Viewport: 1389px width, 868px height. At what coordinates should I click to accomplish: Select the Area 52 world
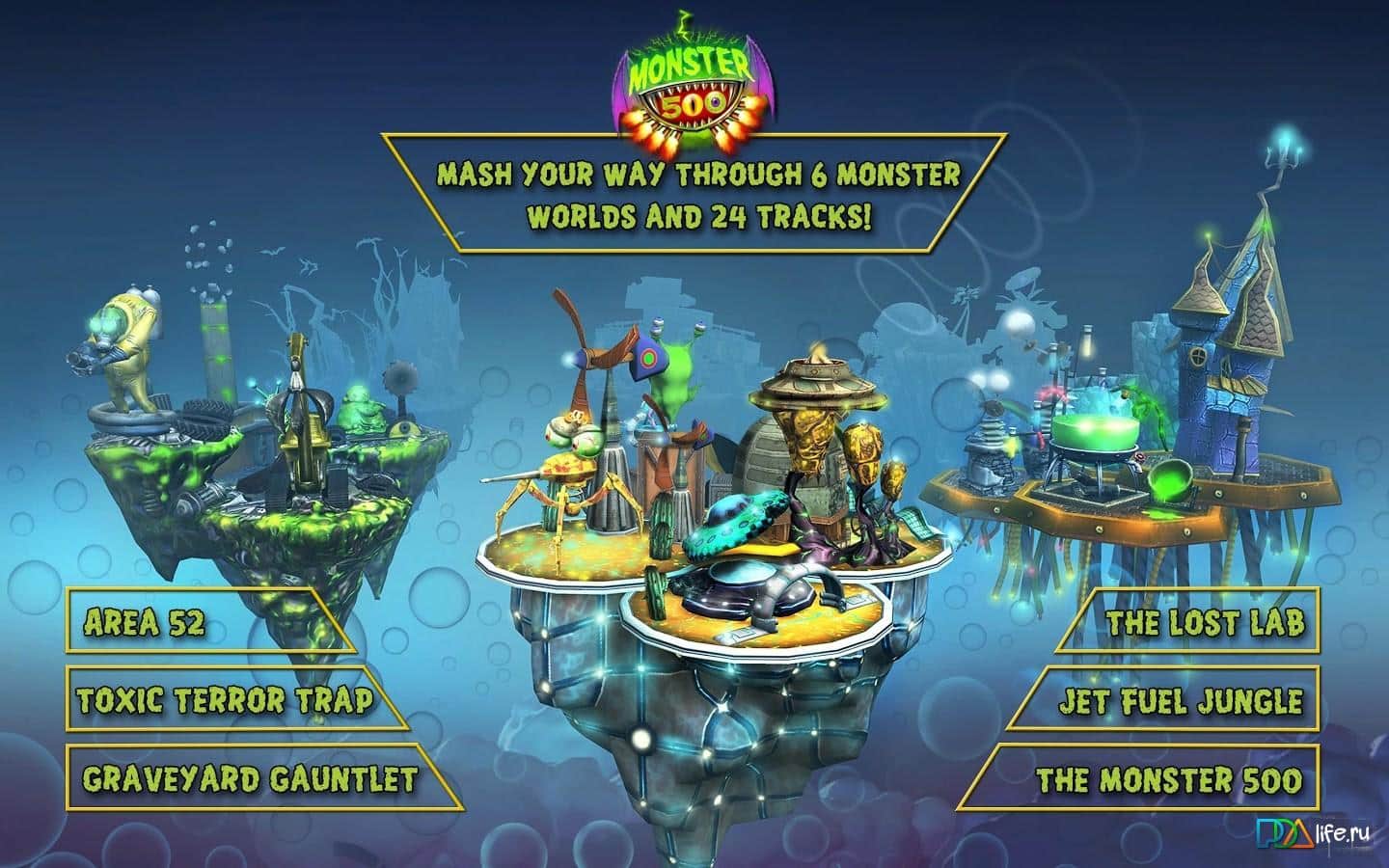[145, 622]
